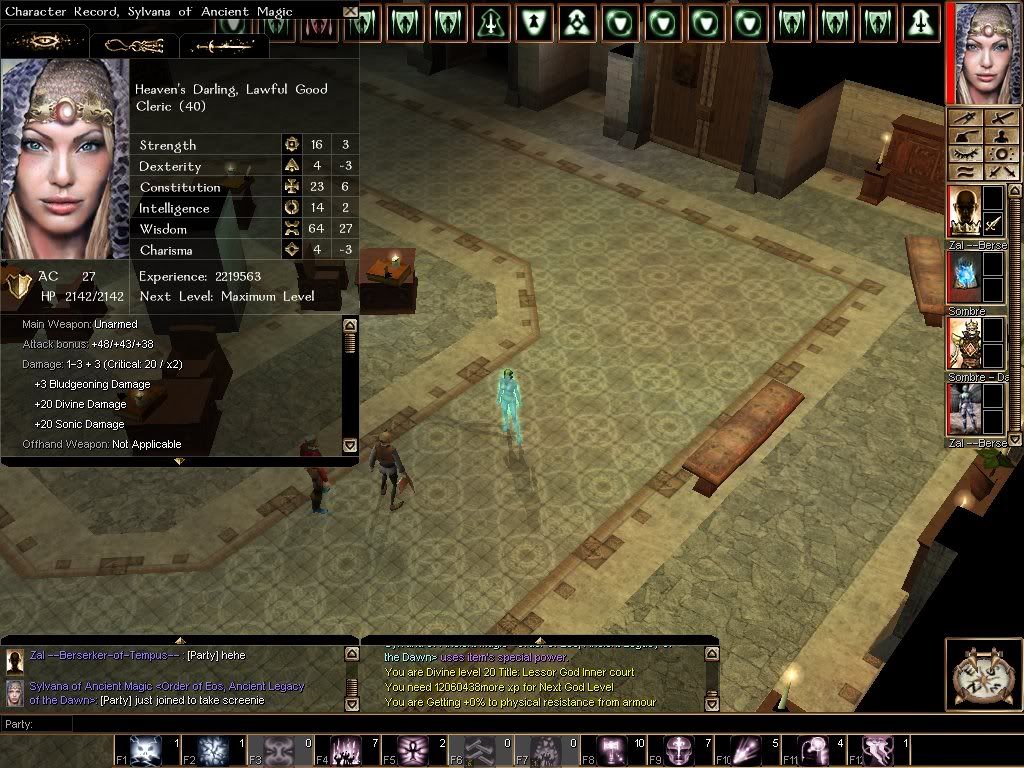1024x768 pixels.
Task: Close the Character Record window
Action: 349,12
